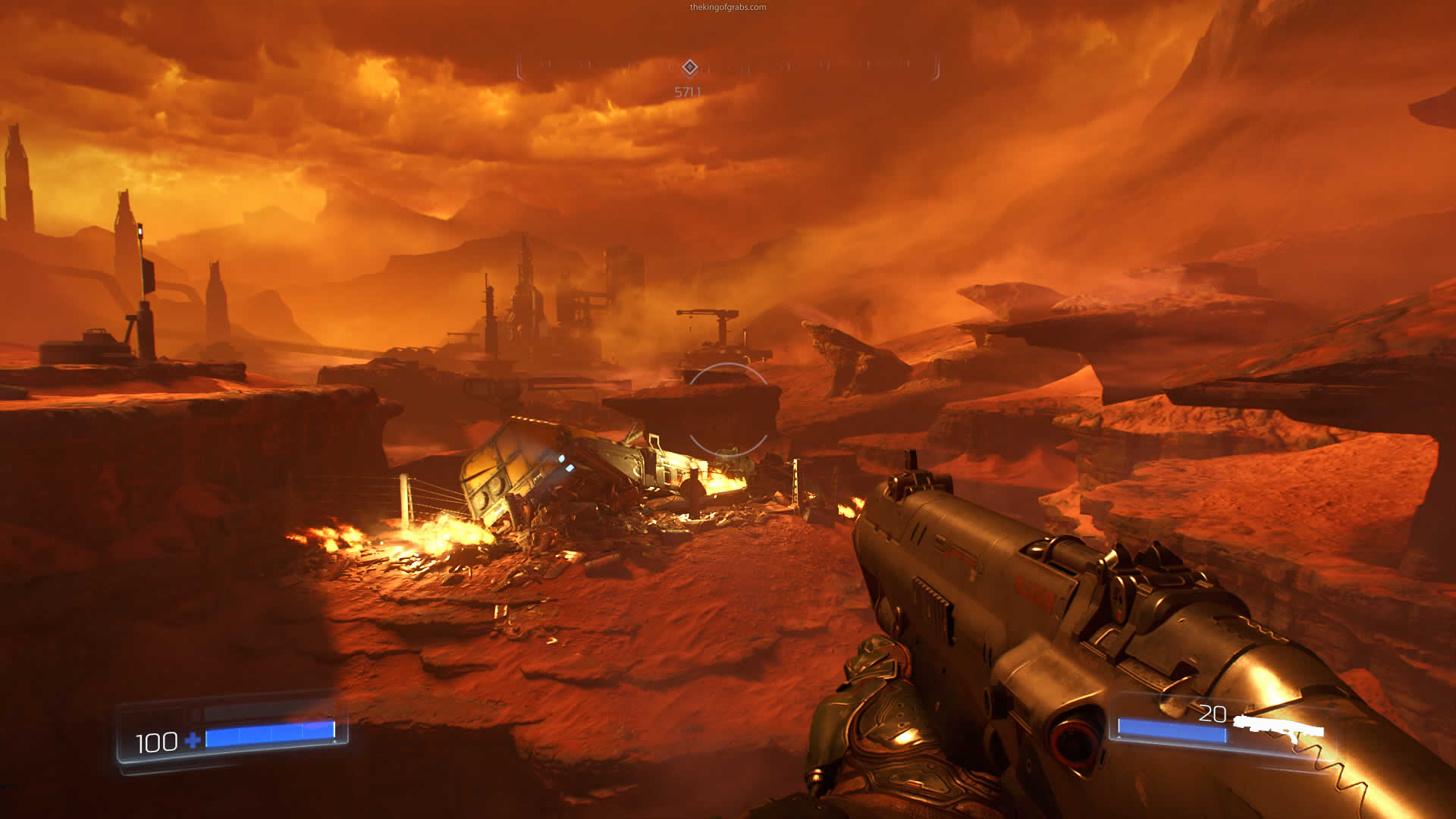Click the diamond objective marker on the compass
Screen dimensions: 1456x819
pos(689,67)
